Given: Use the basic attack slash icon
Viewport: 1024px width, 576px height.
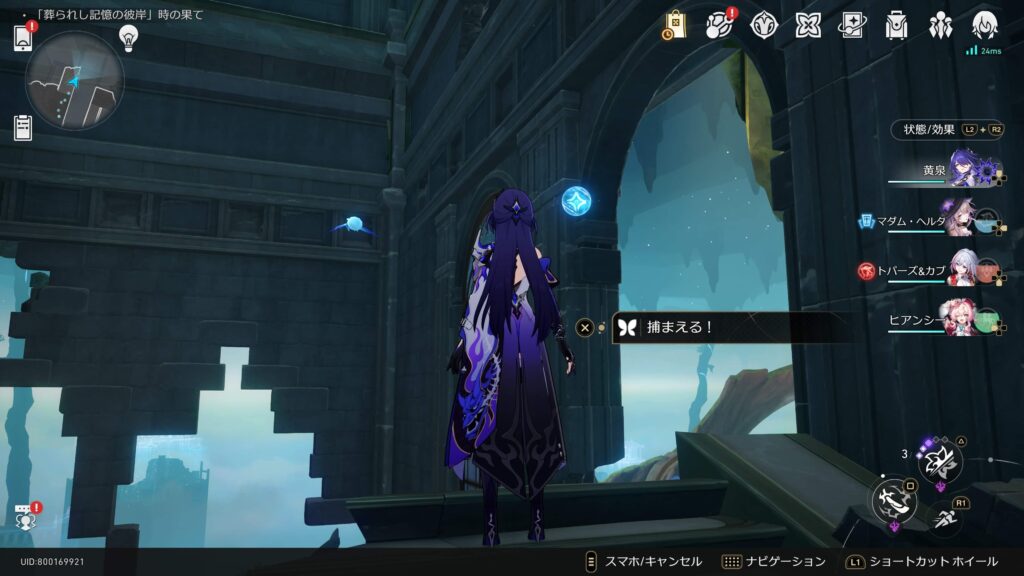Looking at the screenshot, I should click(x=892, y=500).
